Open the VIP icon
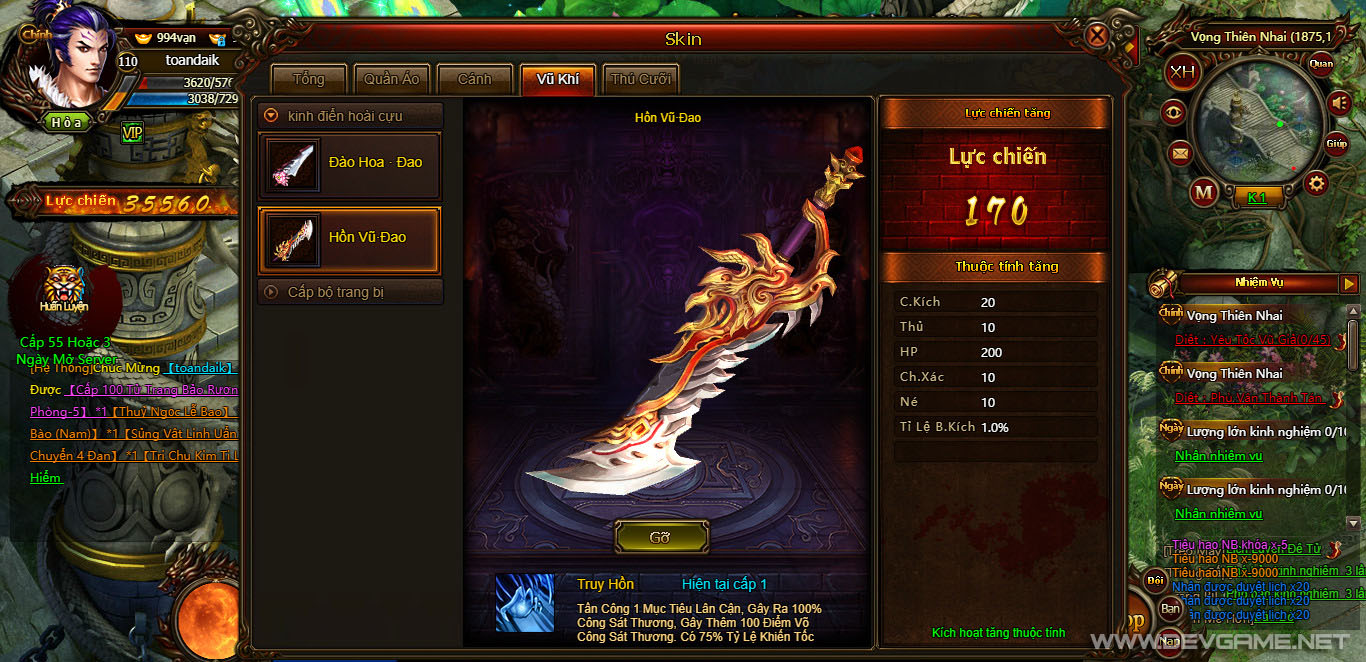Viewport: 1366px width, 662px height. click(x=132, y=131)
